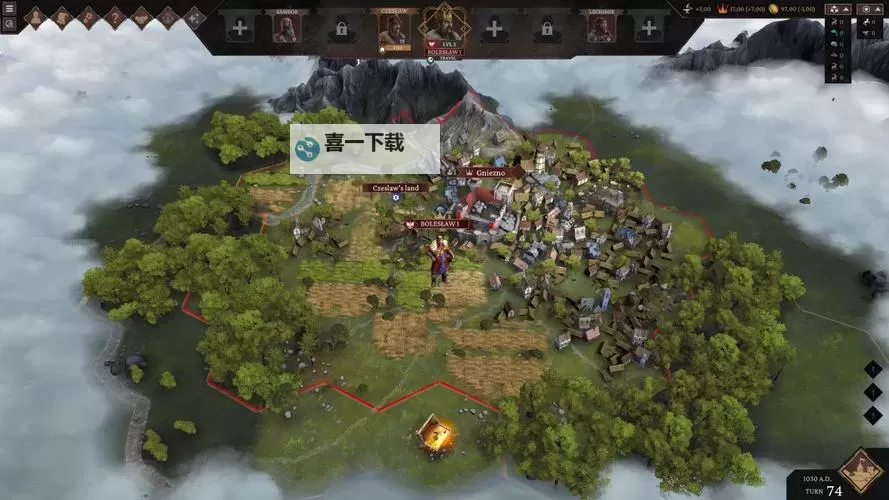End turn with the horseman diamond button
The width and height of the screenshot is (889, 500).
click(x=860, y=471)
